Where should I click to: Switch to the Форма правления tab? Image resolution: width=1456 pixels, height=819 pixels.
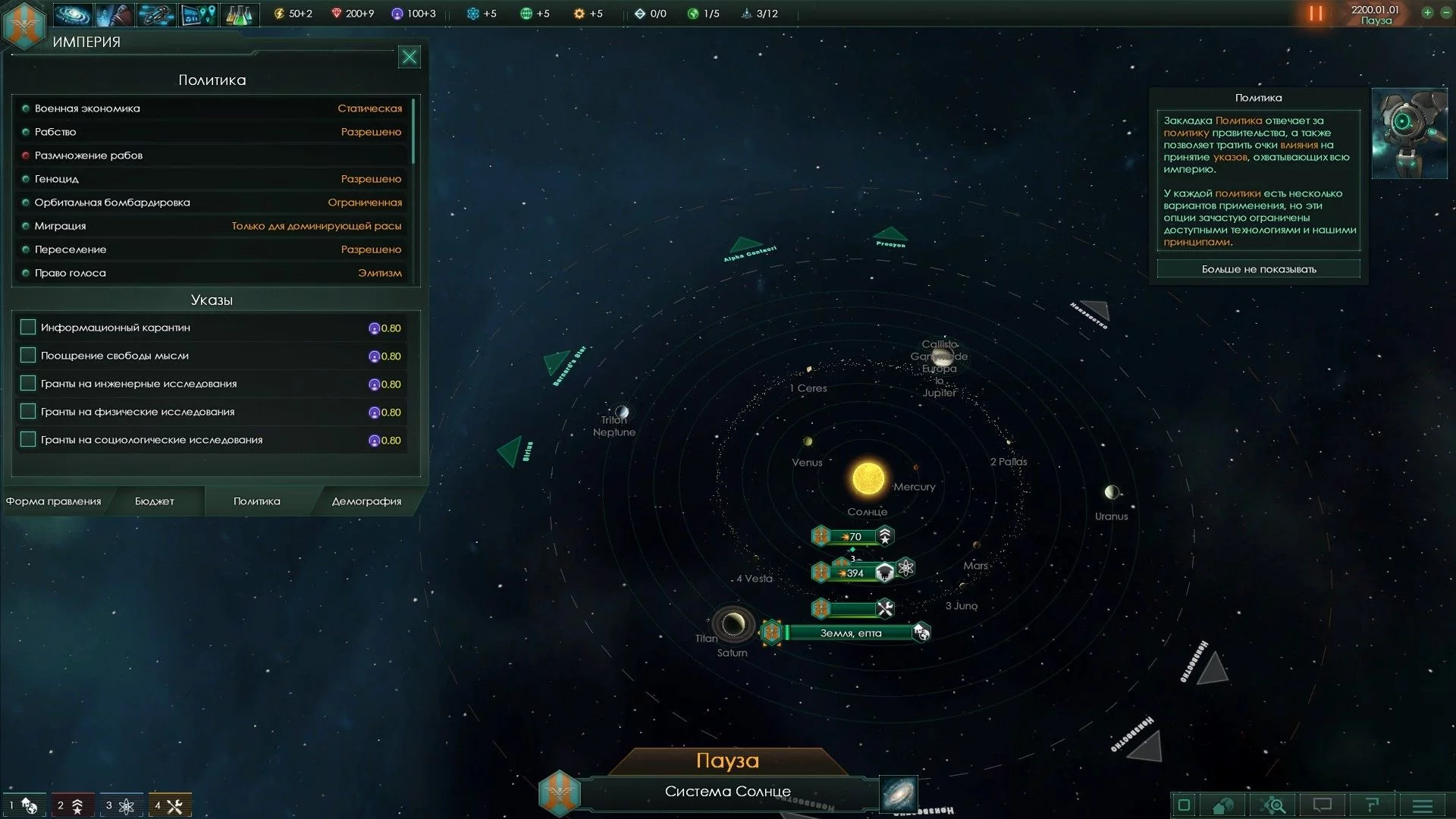coord(54,501)
